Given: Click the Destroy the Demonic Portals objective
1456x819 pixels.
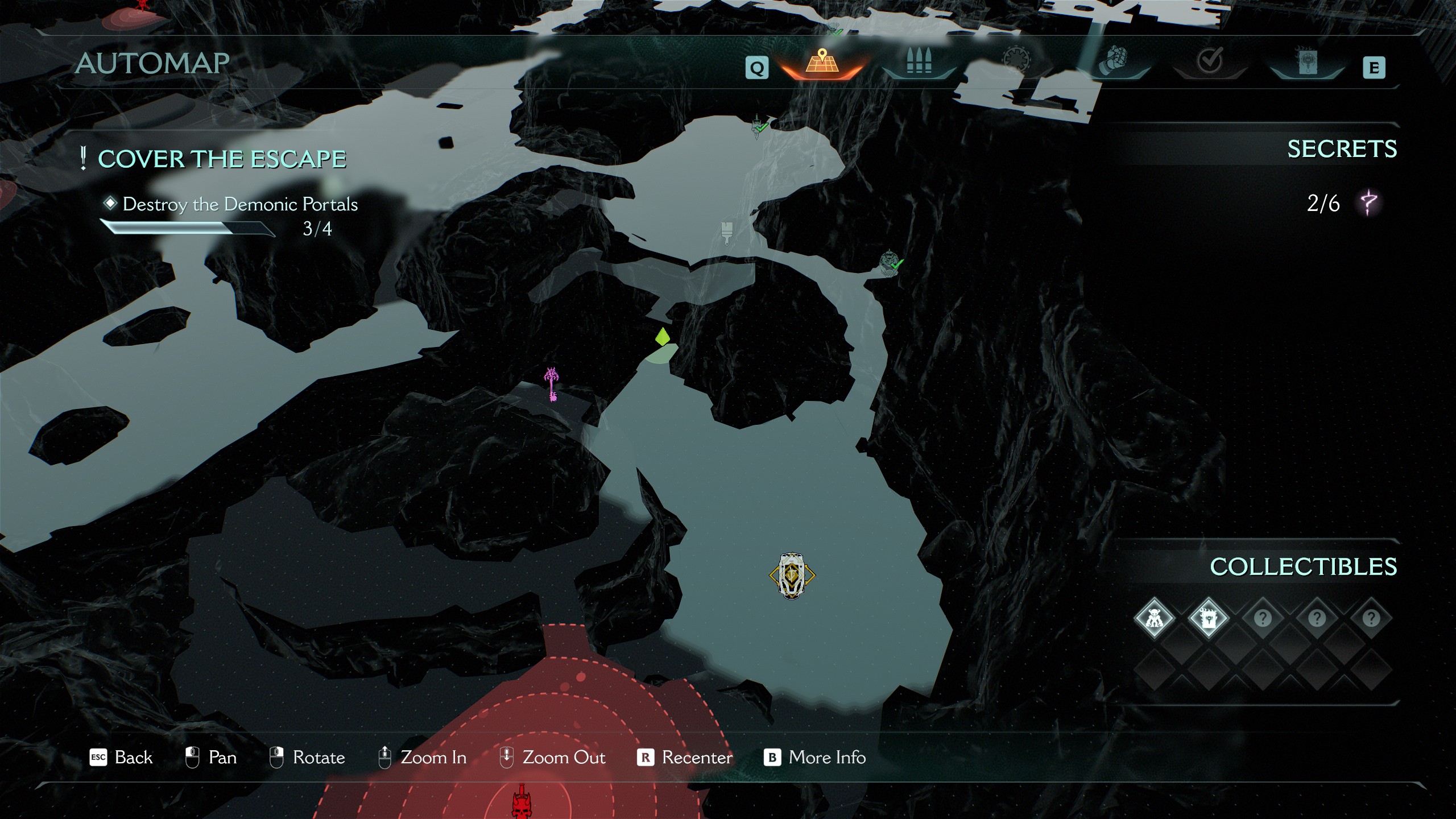Looking at the screenshot, I should click(x=239, y=204).
